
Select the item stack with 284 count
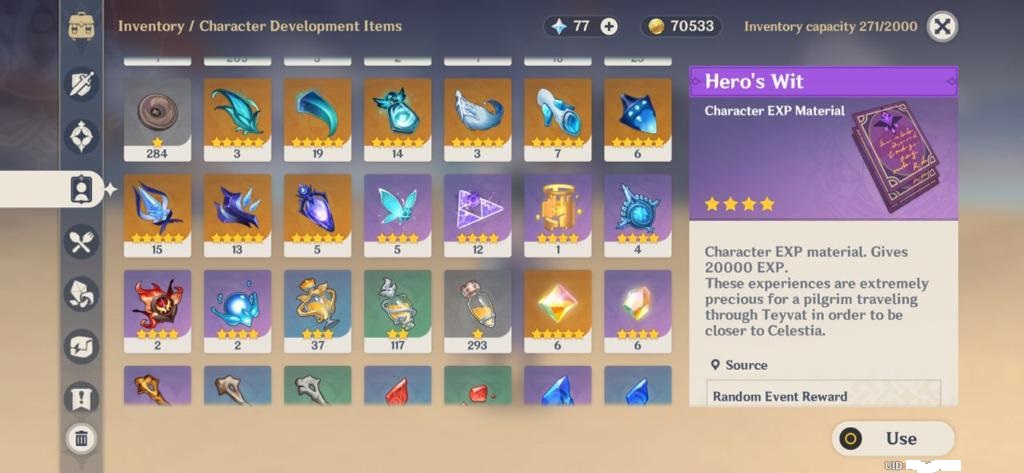[x=157, y=119]
